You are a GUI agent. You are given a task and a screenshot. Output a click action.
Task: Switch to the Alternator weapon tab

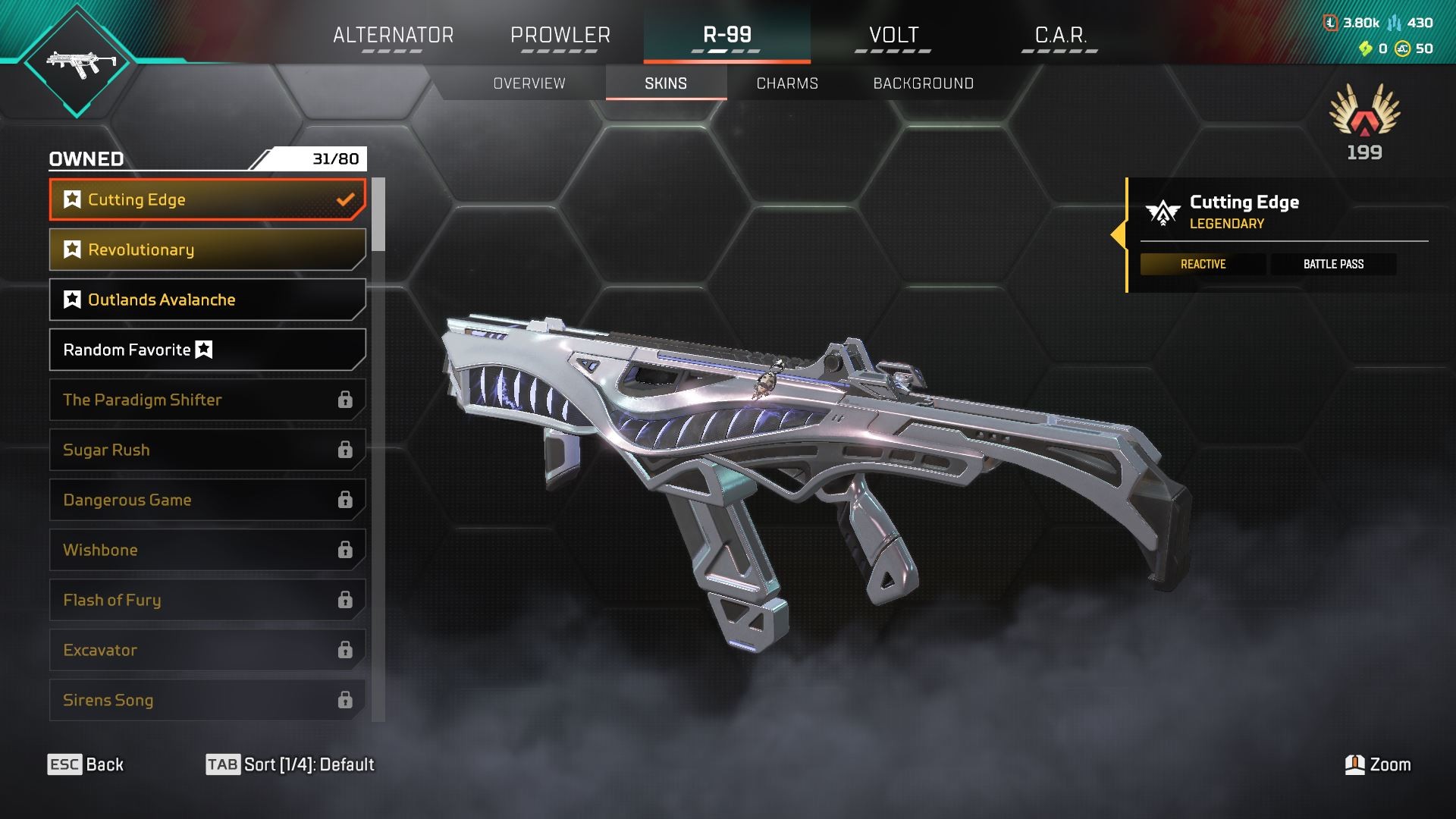click(x=393, y=35)
